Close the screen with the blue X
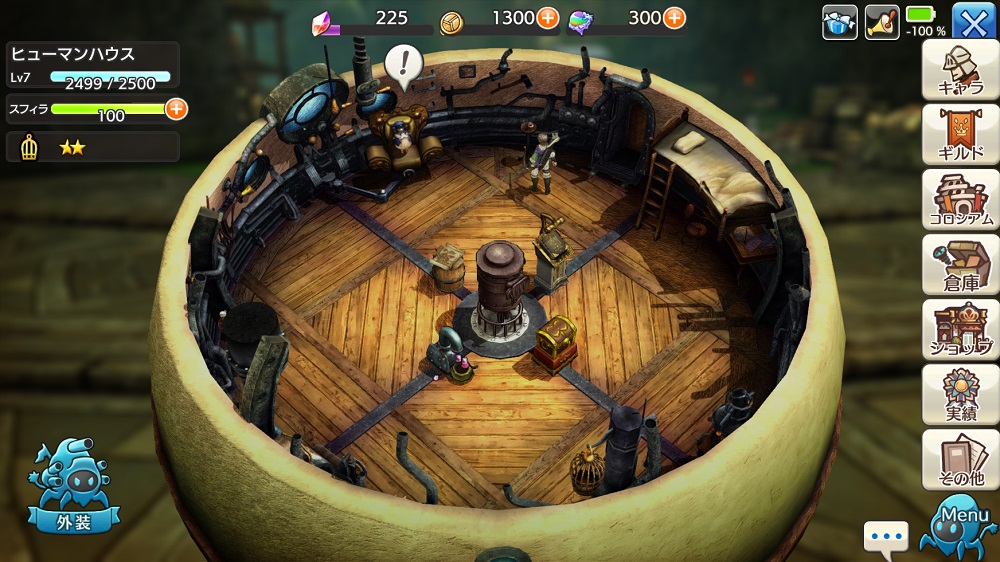Screen dimensions: 1000x562 972,21
